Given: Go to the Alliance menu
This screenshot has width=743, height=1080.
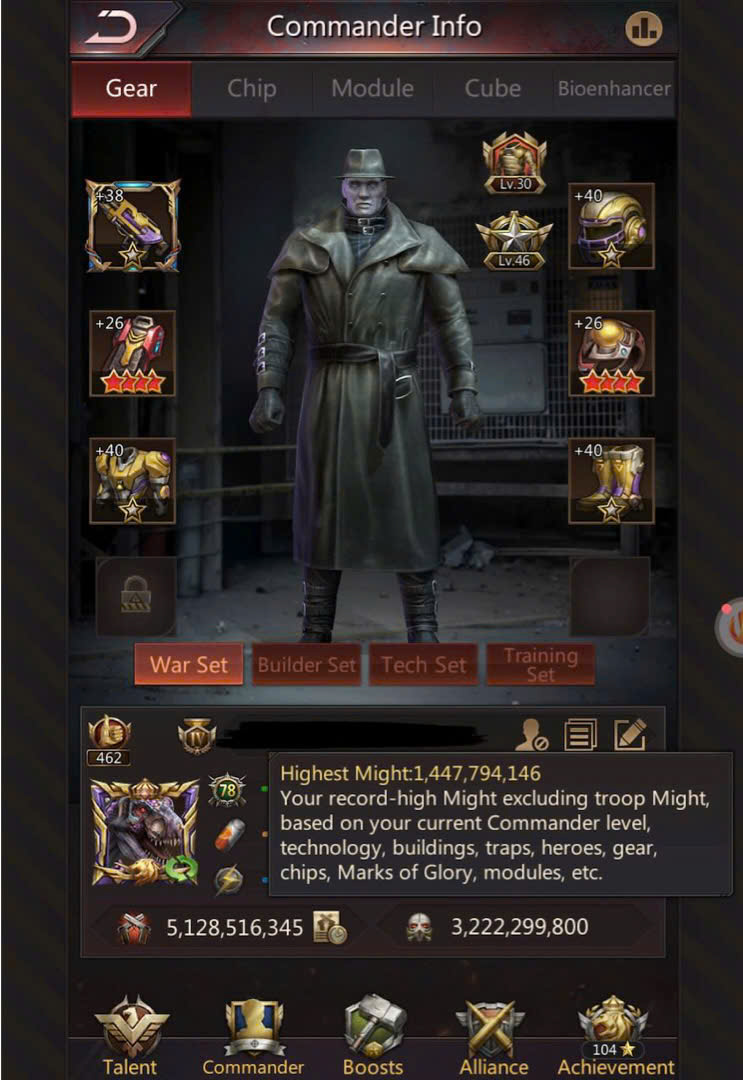Looking at the screenshot, I should (x=492, y=1035).
